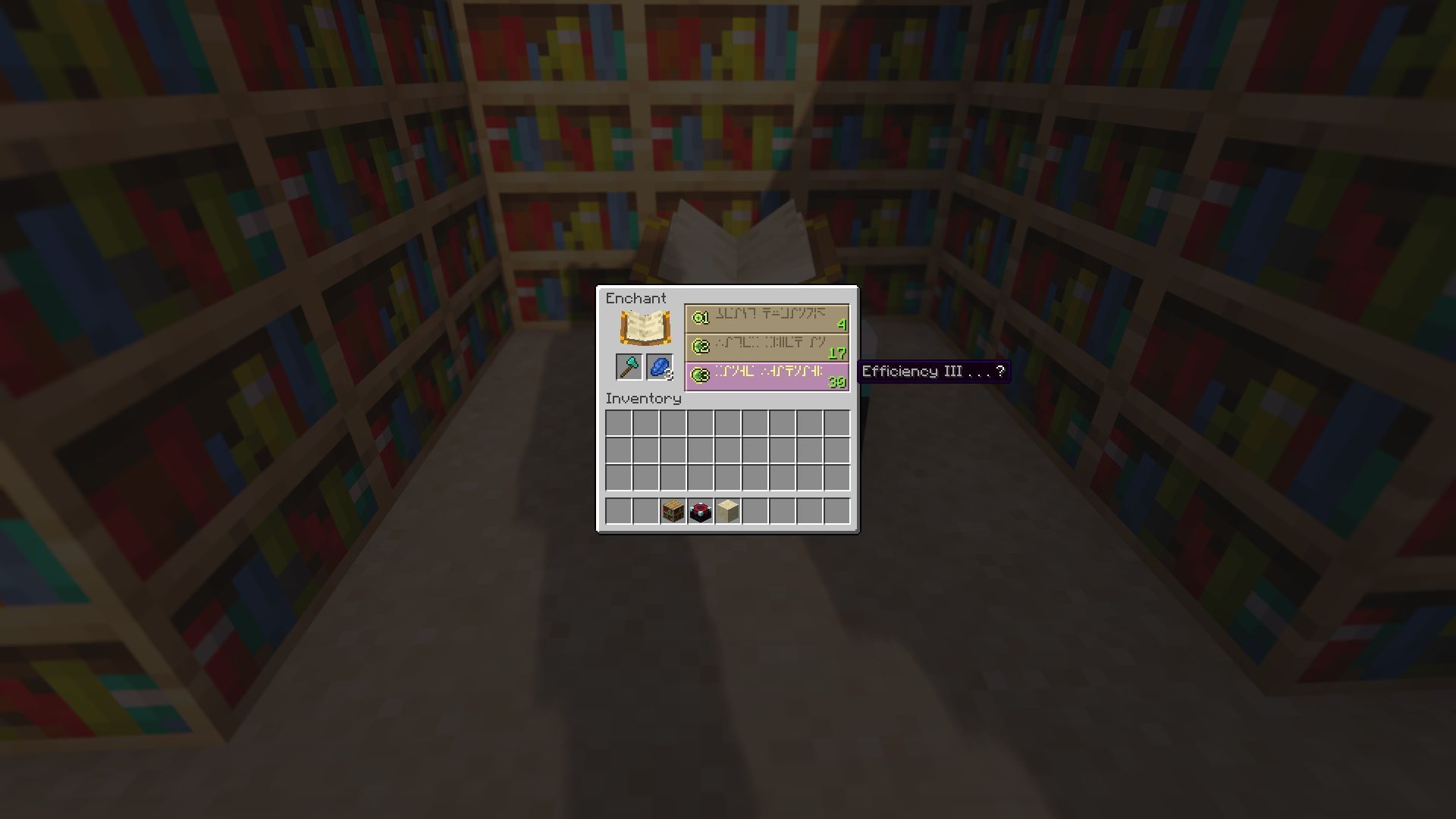Click the first empty hotbar slot
The width and height of the screenshot is (1456, 819).
[617, 511]
